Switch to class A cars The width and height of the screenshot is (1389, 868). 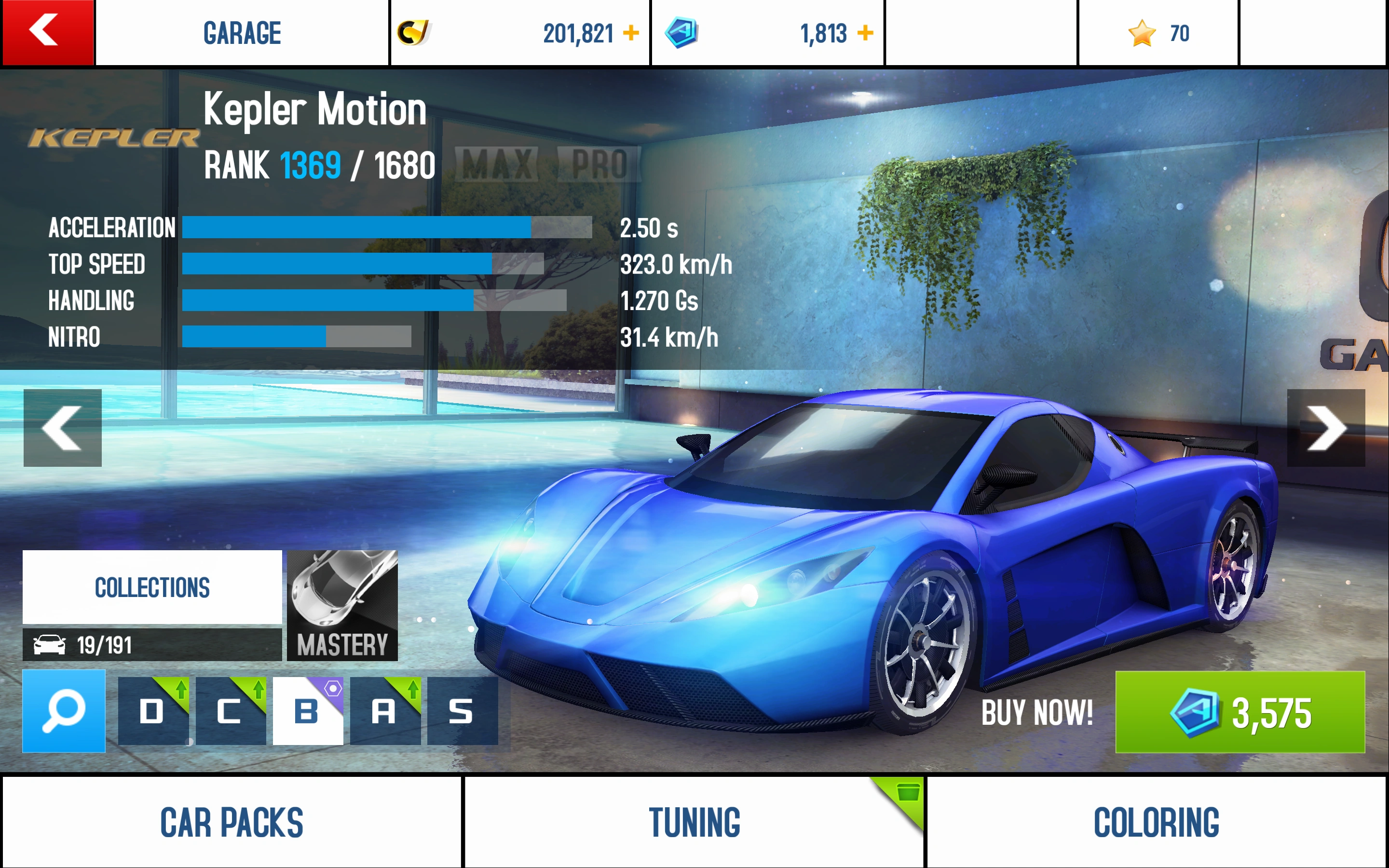[x=384, y=711]
